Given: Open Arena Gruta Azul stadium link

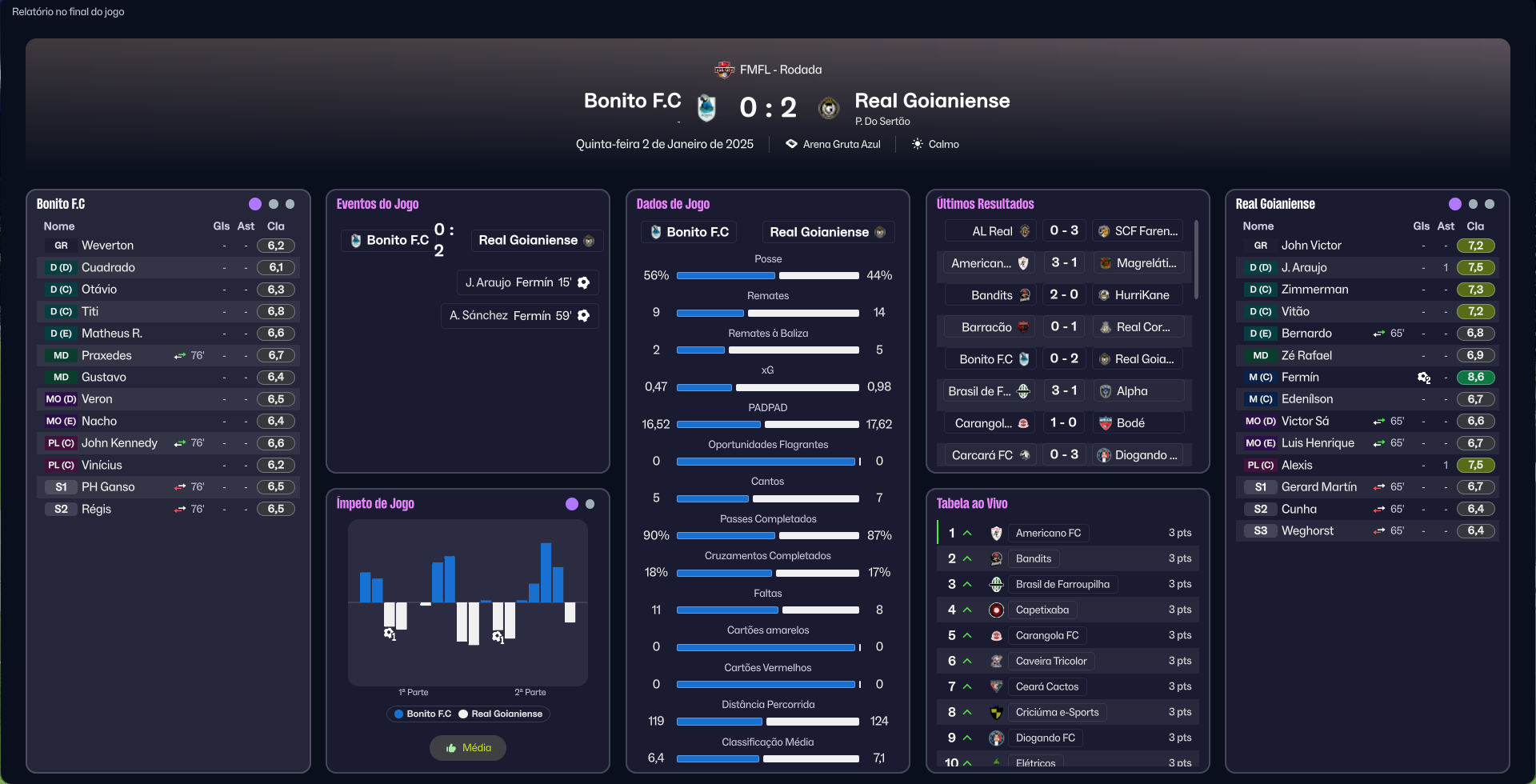Looking at the screenshot, I should pos(841,145).
